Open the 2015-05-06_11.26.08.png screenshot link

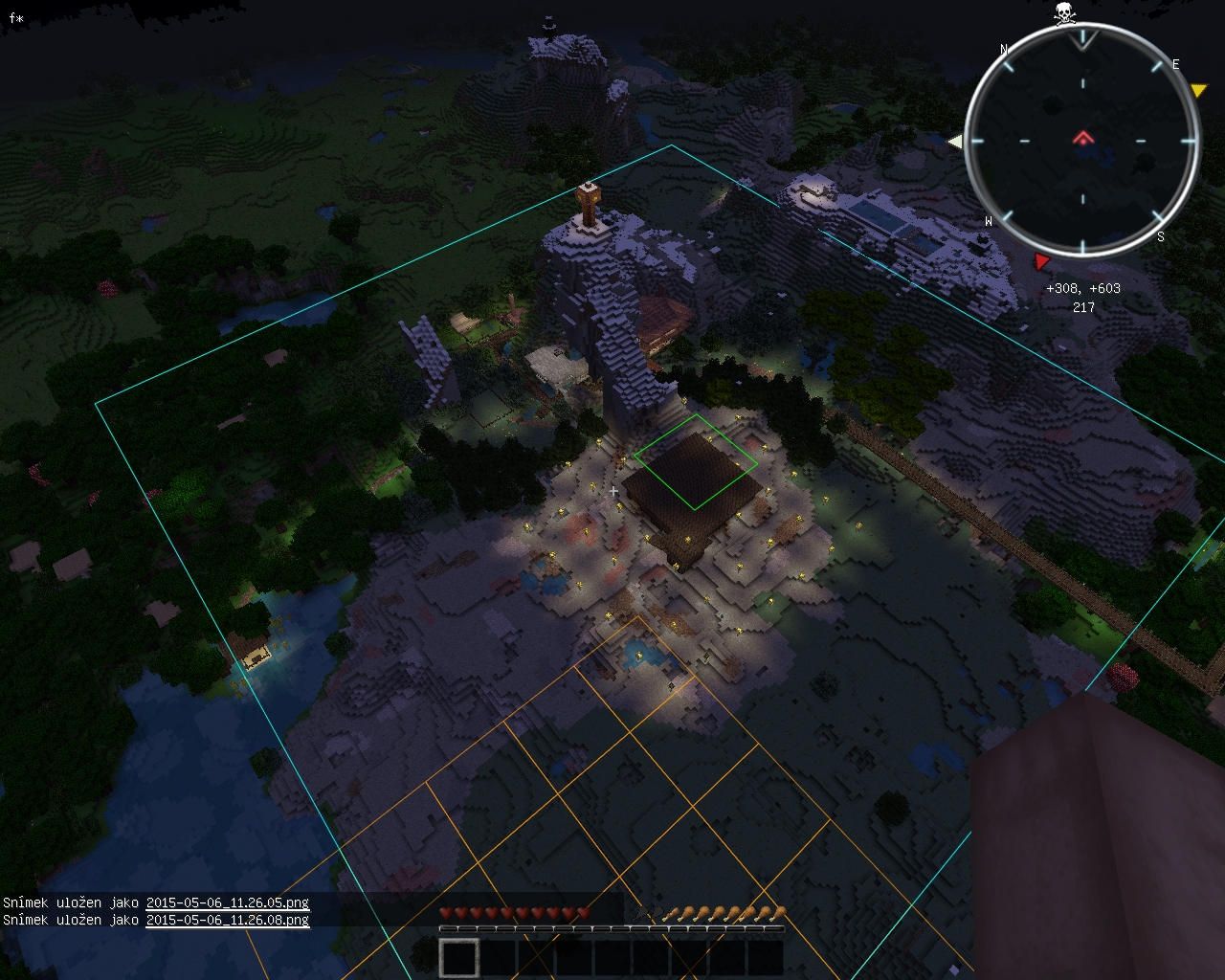(227, 920)
